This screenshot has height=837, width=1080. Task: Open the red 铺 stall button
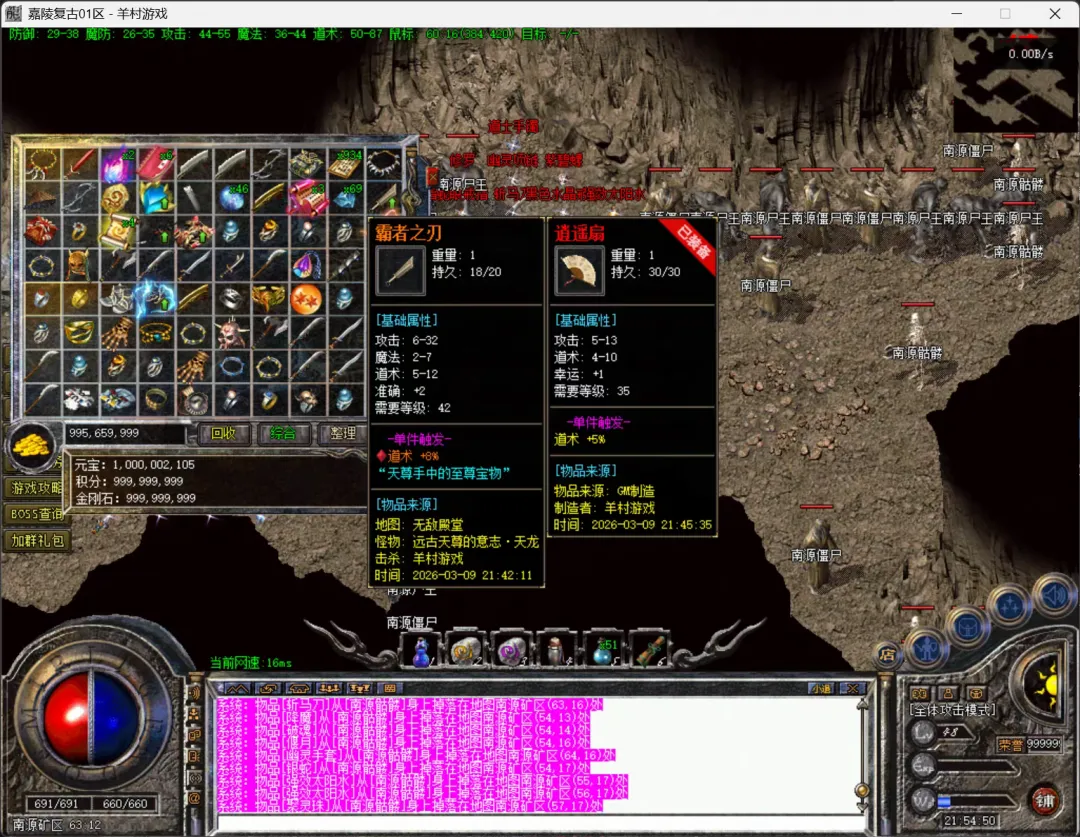pos(1044,800)
